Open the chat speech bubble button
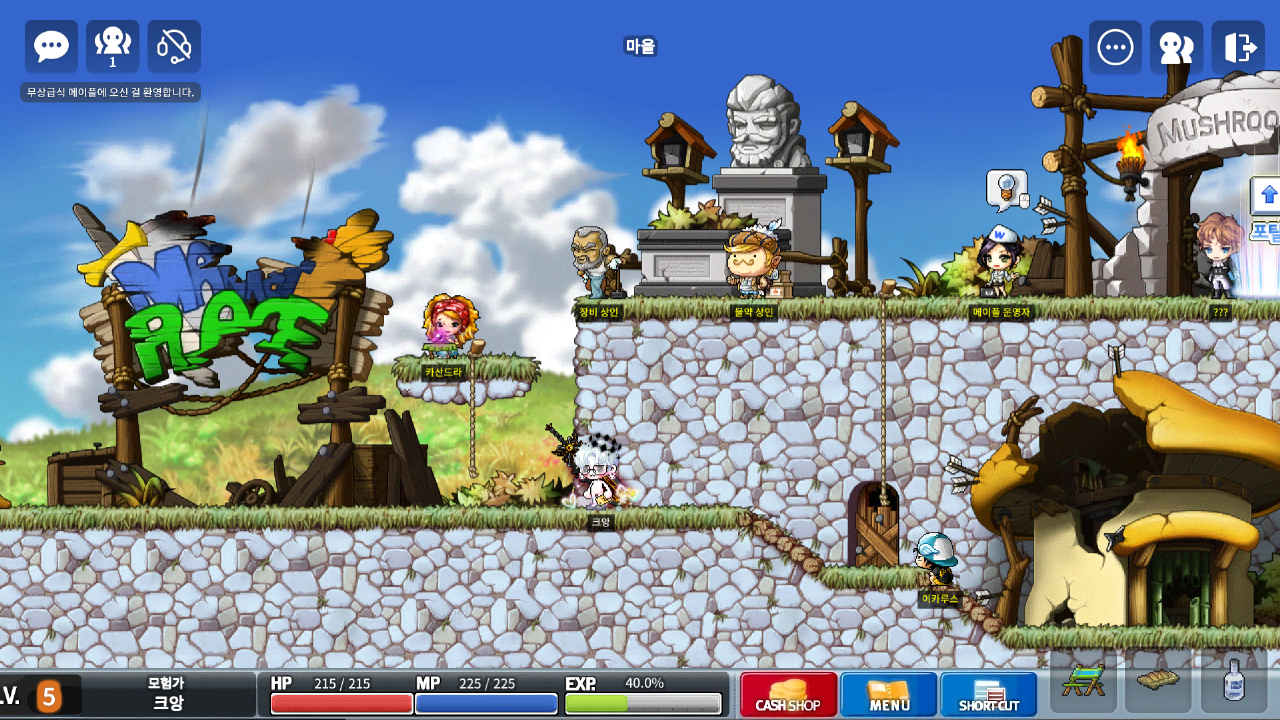The width and height of the screenshot is (1280, 720). [51, 47]
